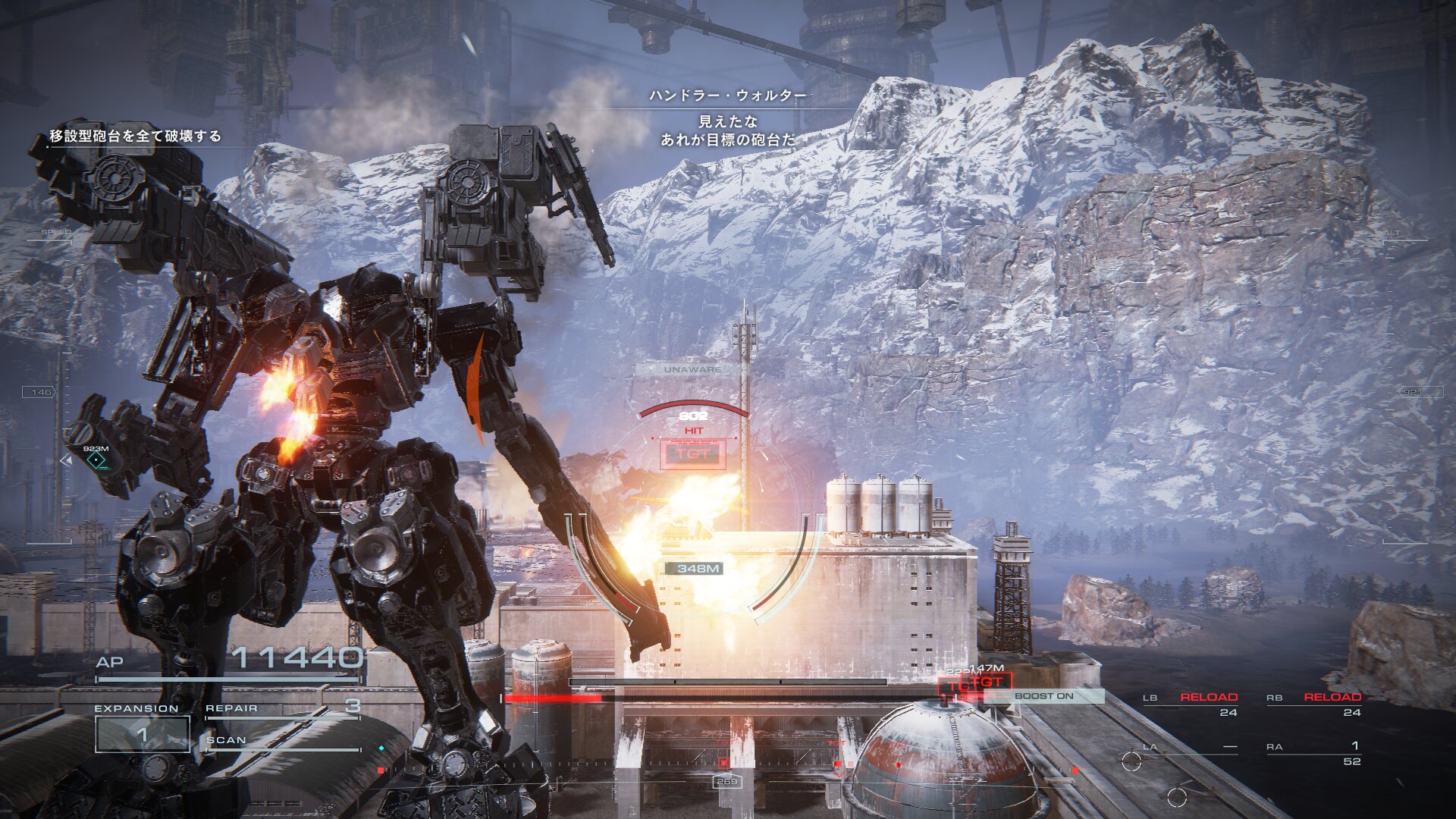
Task: Select the mission objective tracker text
Action: pyautogui.click(x=135, y=136)
